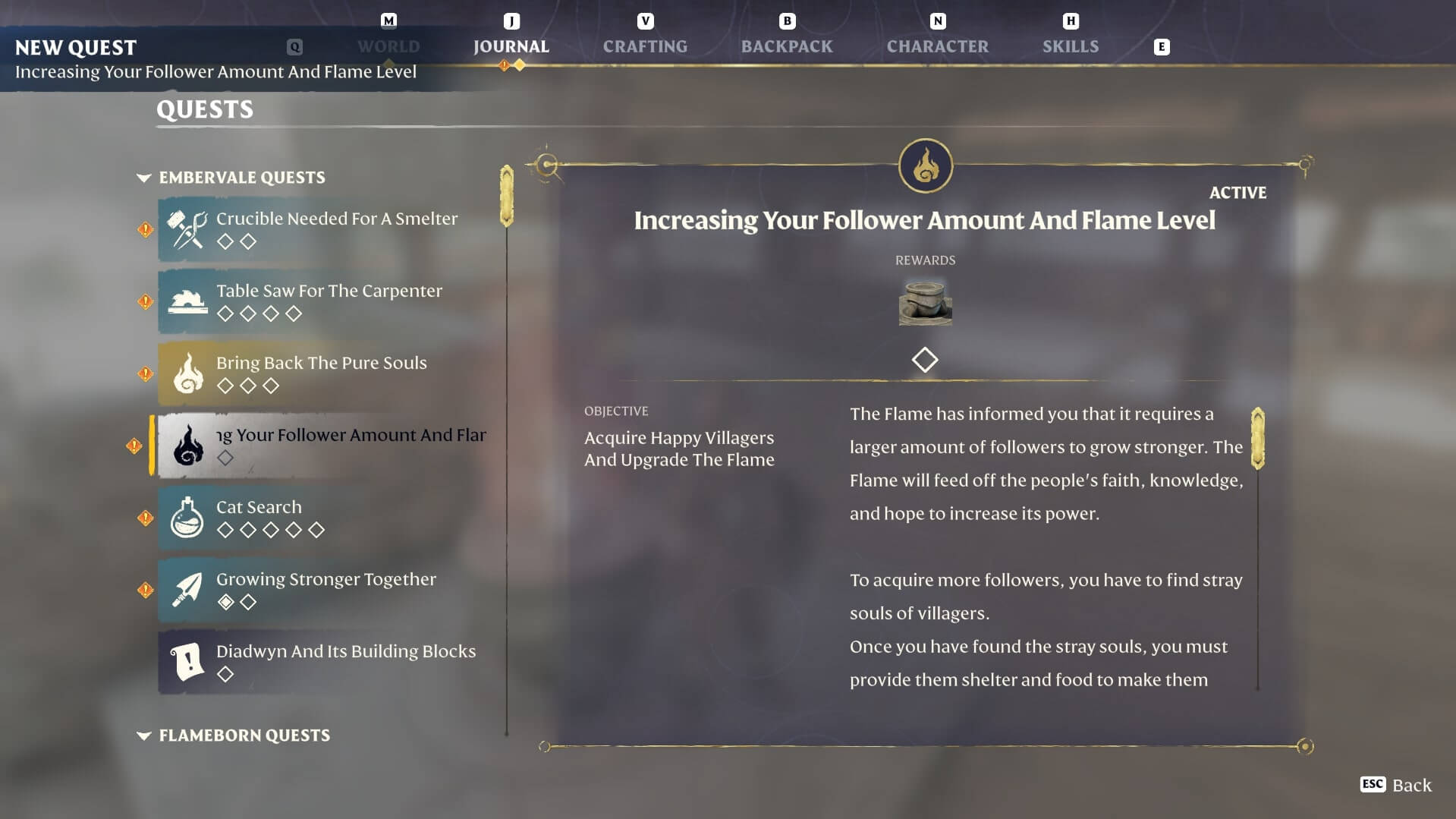Open the Character tab
1456x819 pixels.
(x=937, y=46)
